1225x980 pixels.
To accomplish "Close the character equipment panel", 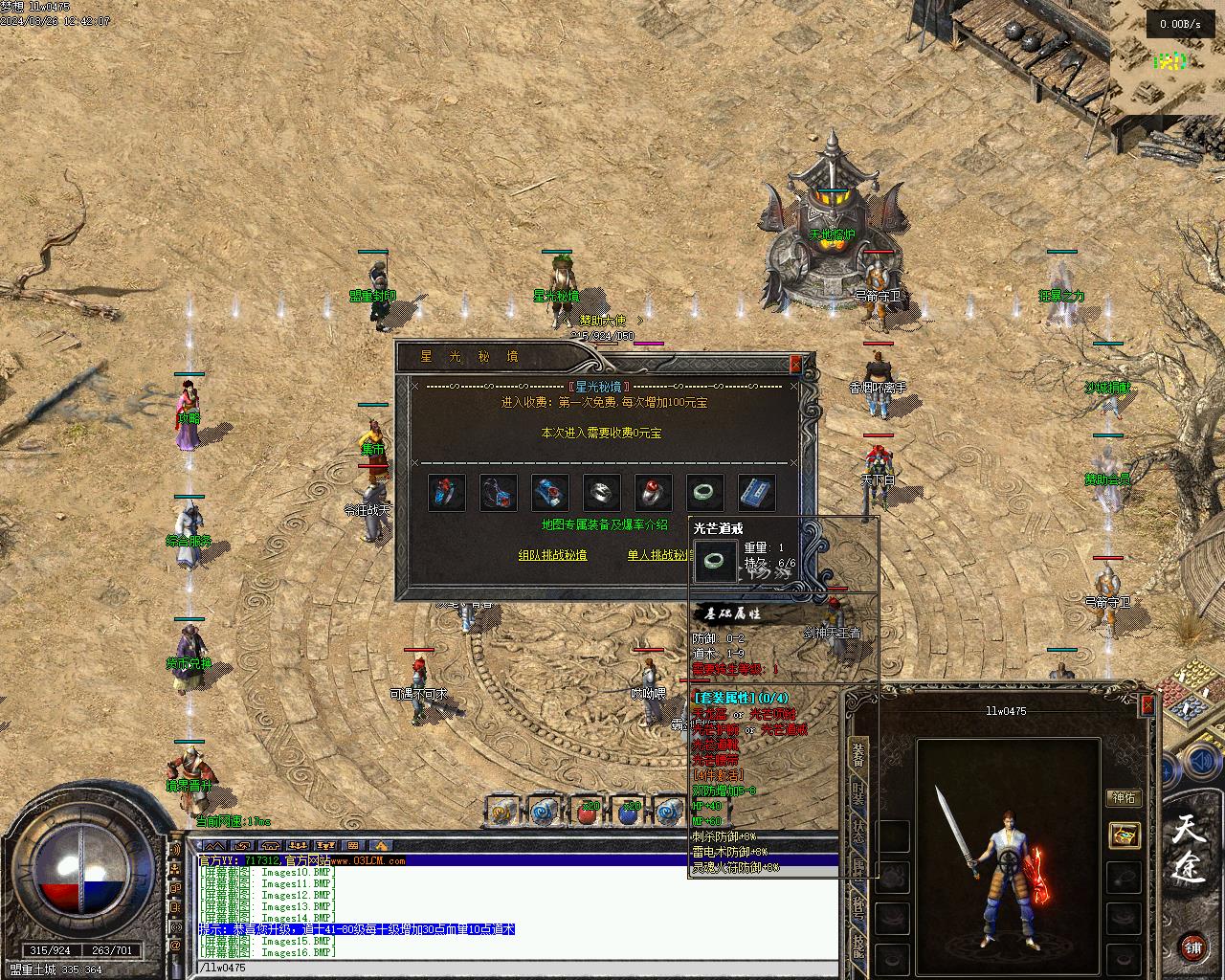I will click(x=1147, y=705).
